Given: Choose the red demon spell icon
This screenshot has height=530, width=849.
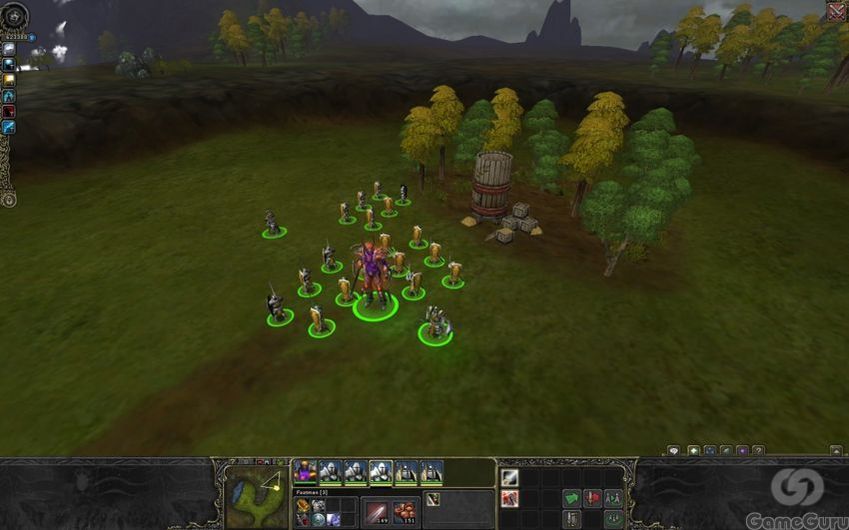Looking at the screenshot, I should tap(9, 111).
